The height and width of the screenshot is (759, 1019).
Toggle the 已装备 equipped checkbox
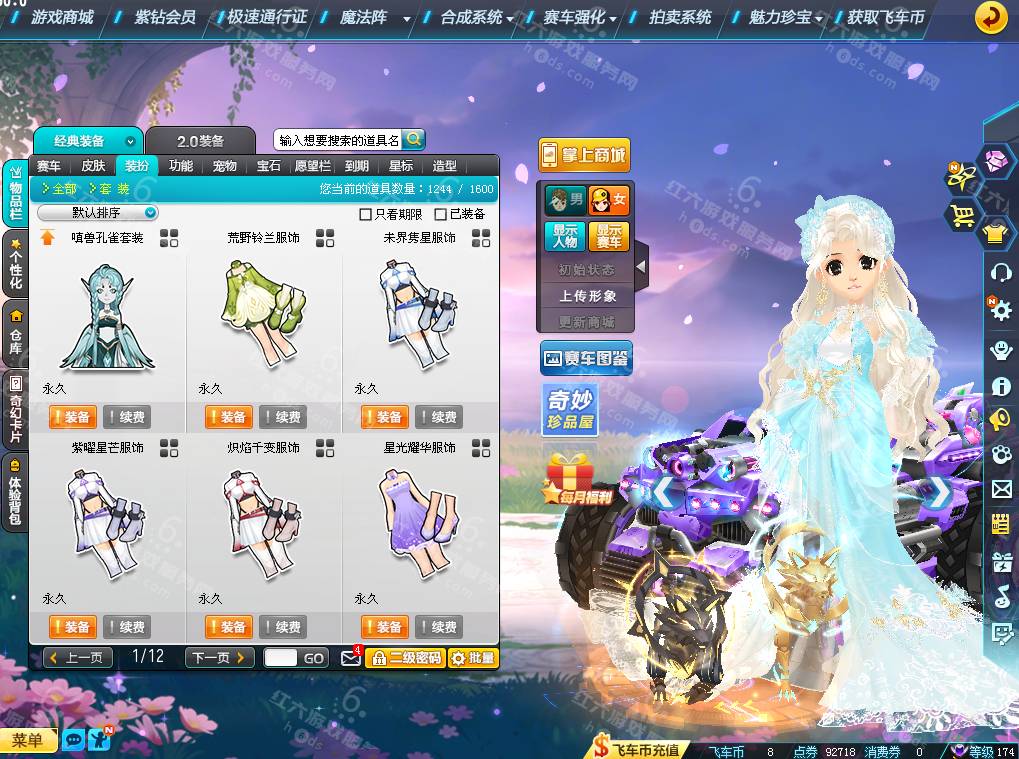[441, 214]
